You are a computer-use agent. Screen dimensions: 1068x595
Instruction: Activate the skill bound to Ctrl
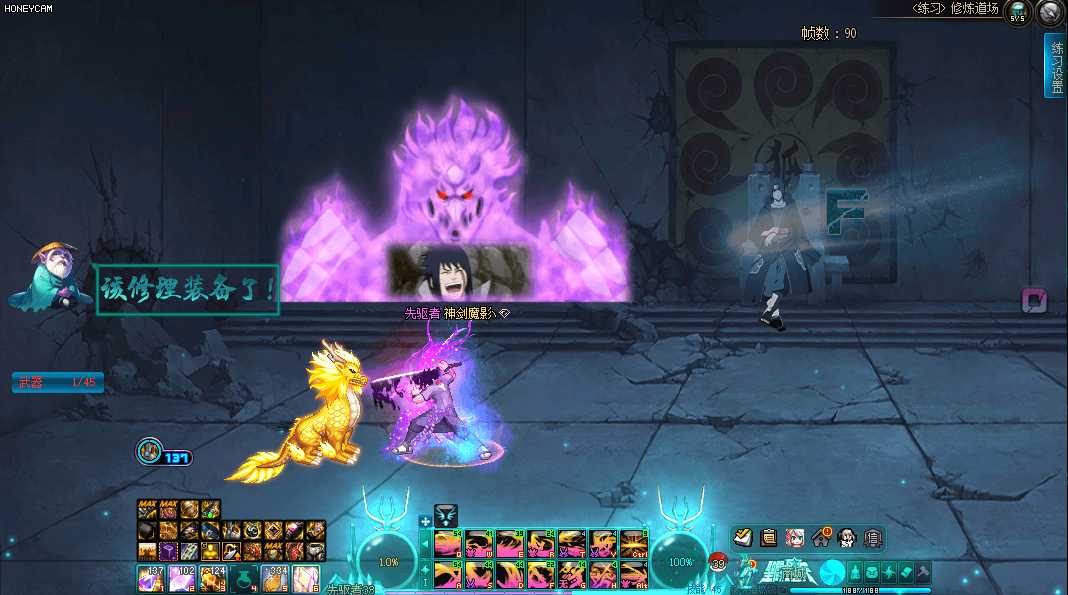[x=633, y=543]
